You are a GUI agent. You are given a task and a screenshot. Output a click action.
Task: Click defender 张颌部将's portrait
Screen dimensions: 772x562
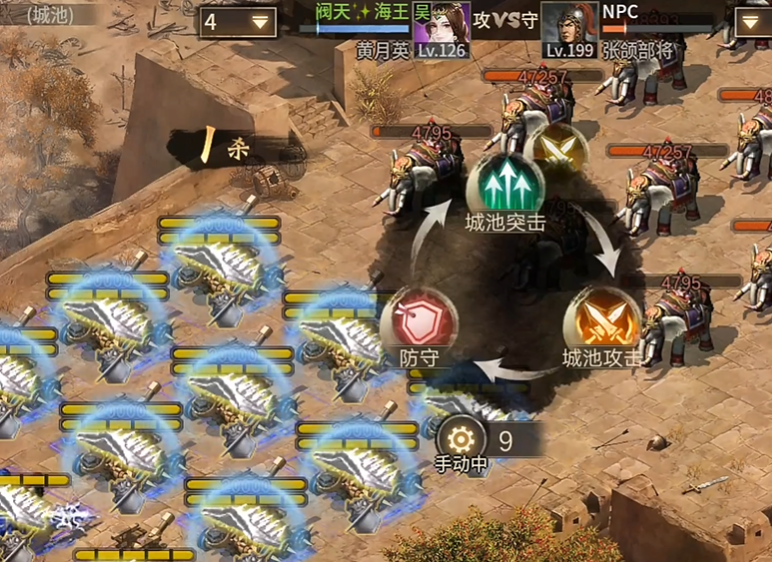coord(569,29)
